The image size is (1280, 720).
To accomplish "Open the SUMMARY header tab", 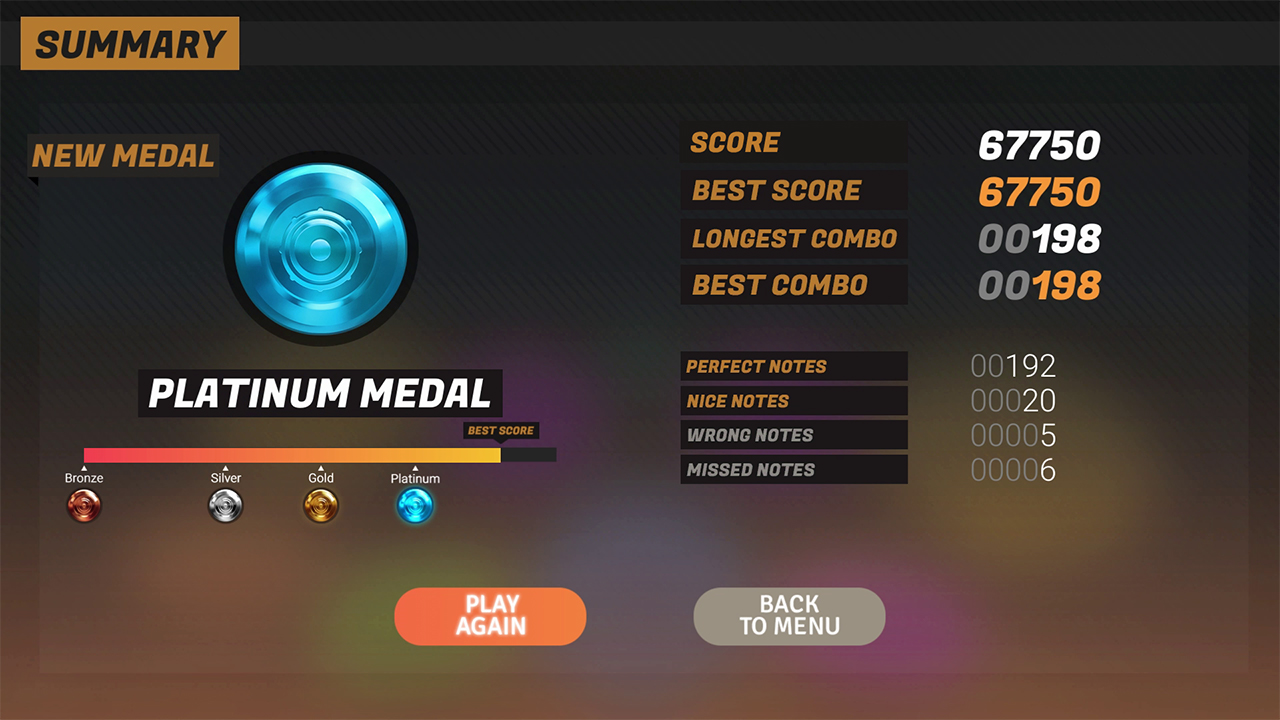I will click(129, 43).
